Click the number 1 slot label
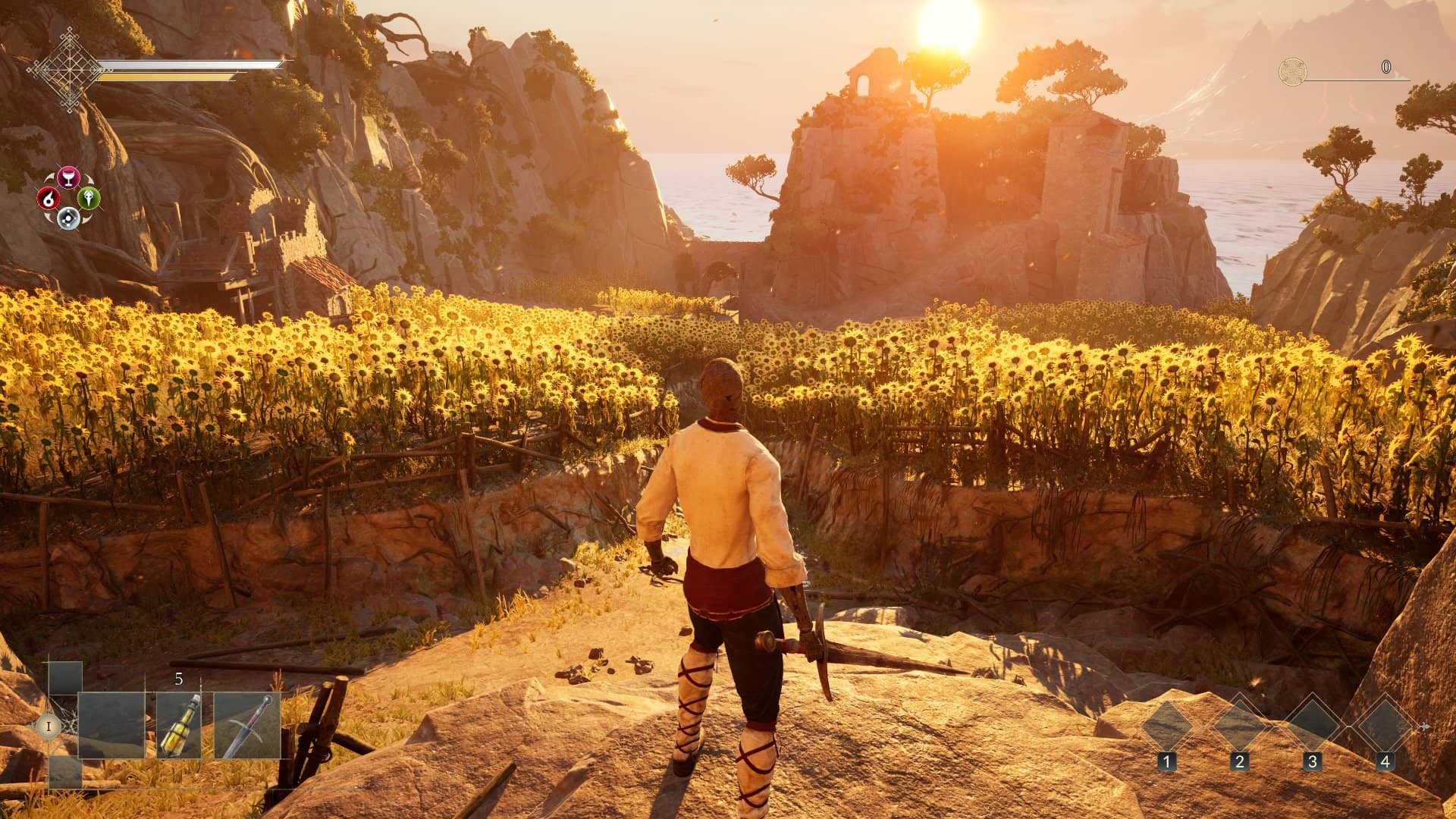This screenshot has width=1456, height=819. coord(1167,761)
